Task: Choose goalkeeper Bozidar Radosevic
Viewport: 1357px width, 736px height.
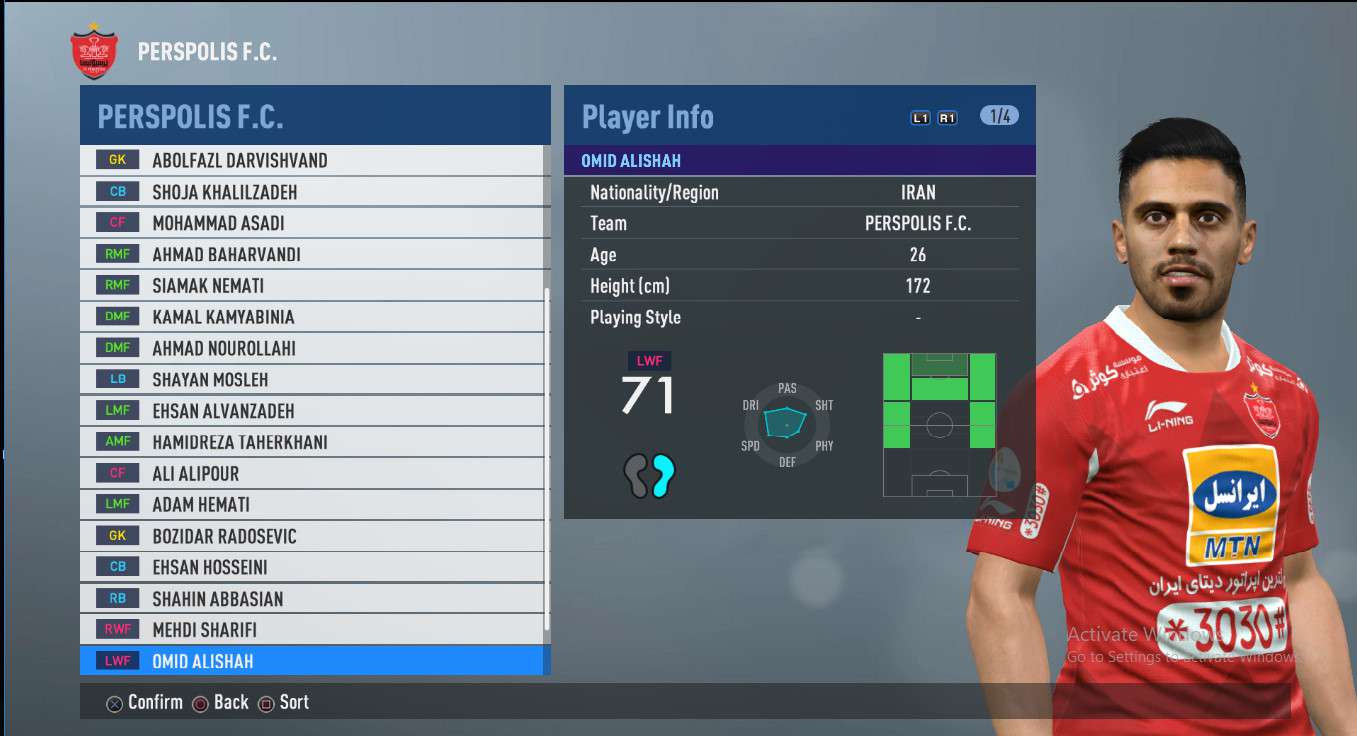Action: pyautogui.click(x=312, y=536)
